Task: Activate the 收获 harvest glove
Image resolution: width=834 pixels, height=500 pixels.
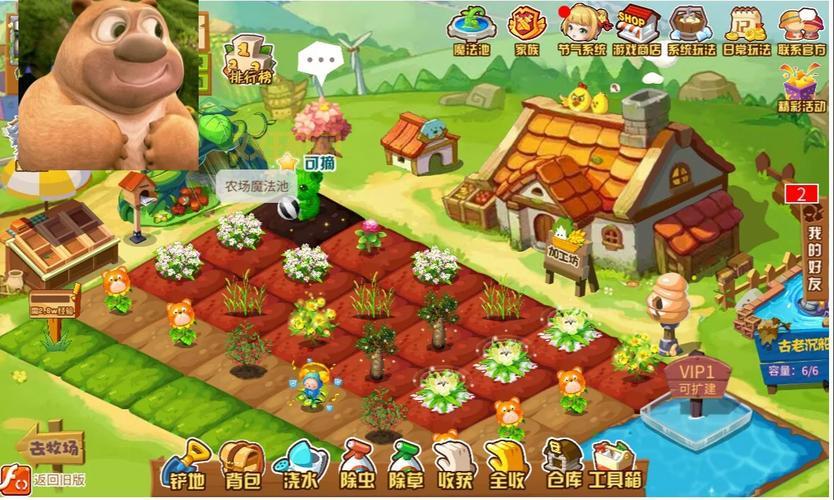Action: tap(454, 467)
